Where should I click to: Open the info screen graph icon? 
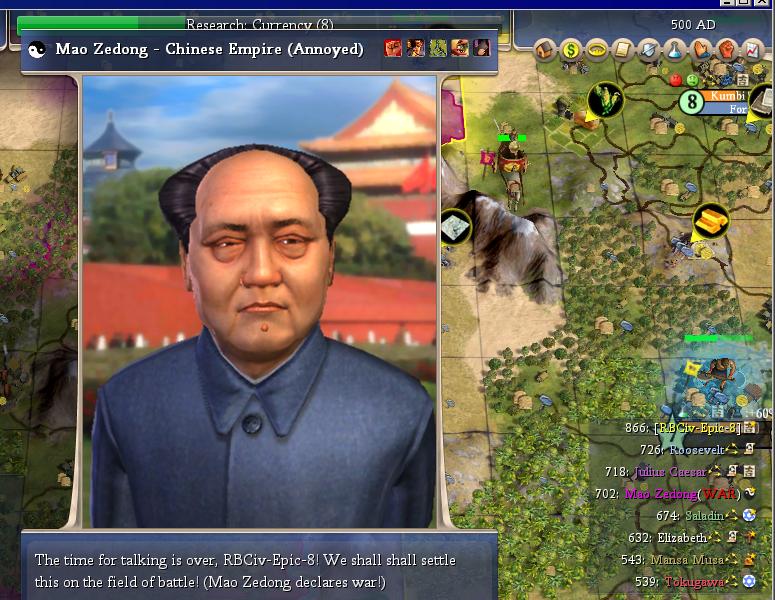(x=752, y=49)
